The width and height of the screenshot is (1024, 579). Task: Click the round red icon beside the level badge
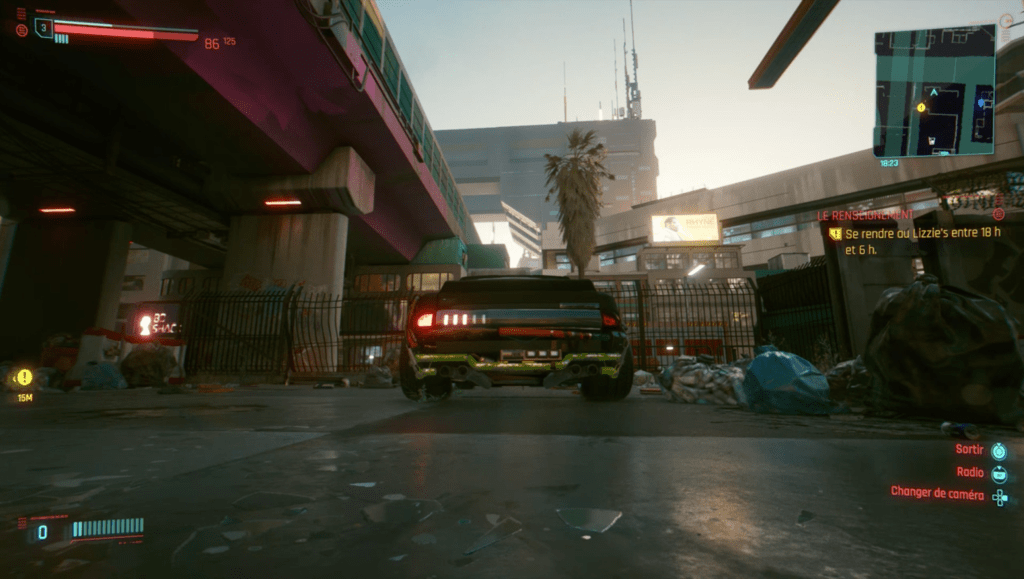22,30
